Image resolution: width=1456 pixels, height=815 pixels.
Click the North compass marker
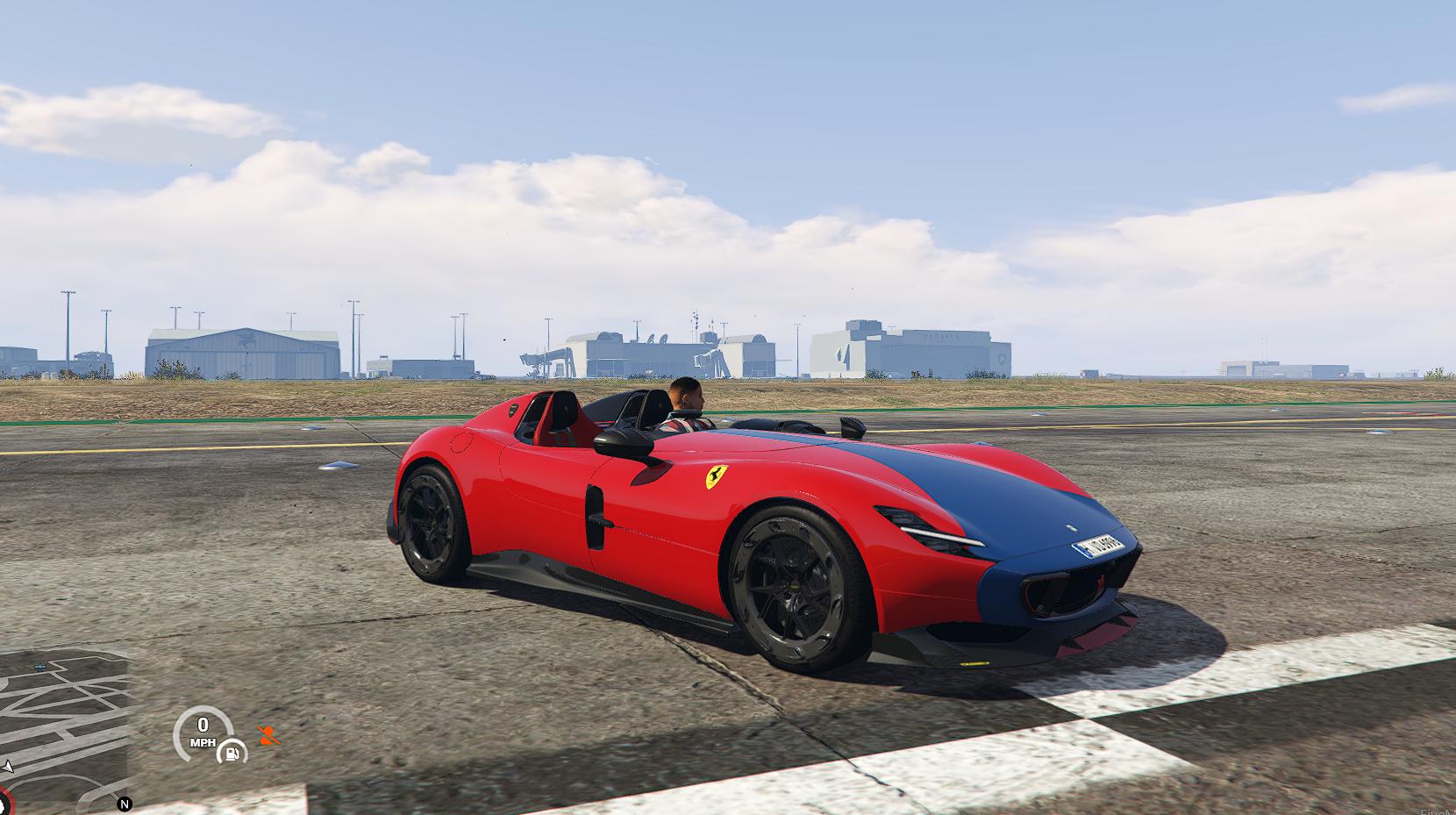point(125,804)
